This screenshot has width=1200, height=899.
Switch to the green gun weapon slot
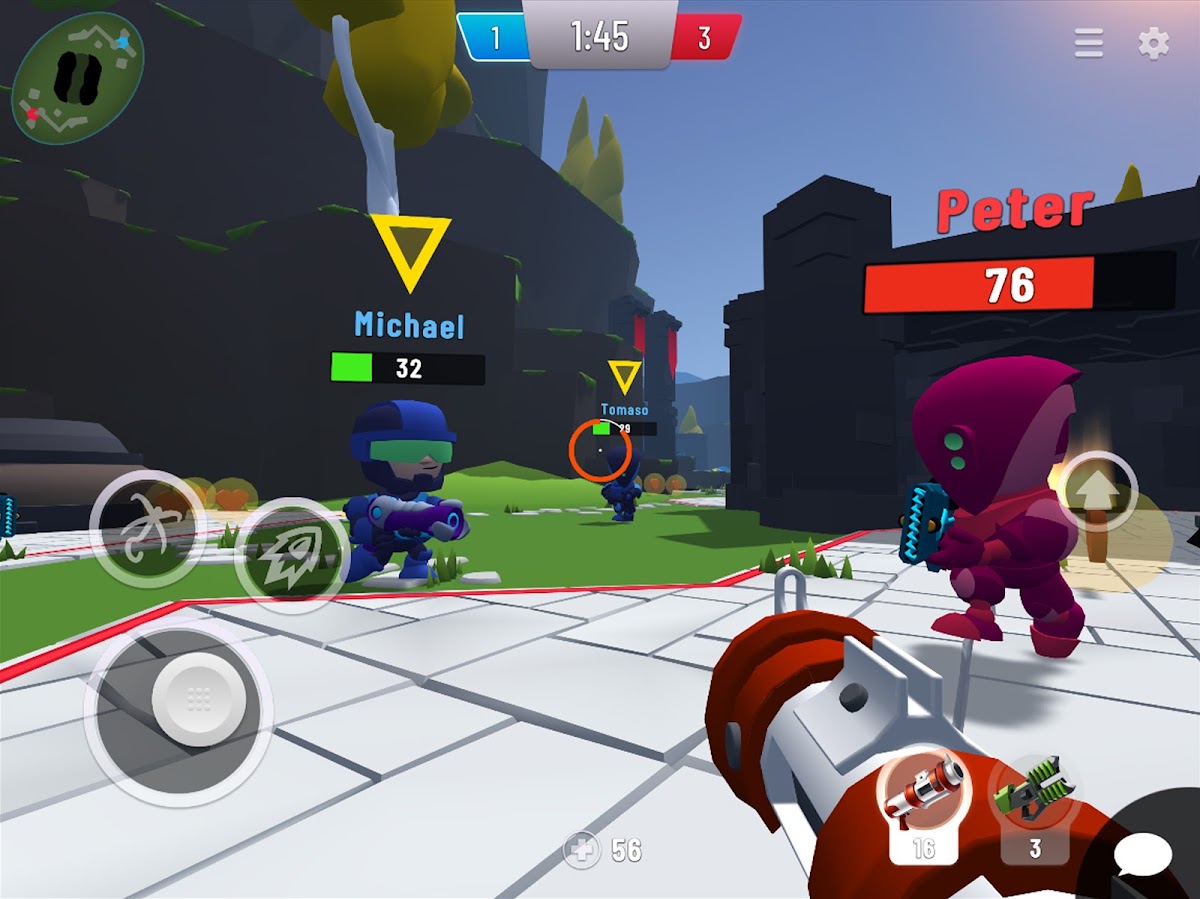click(x=1034, y=800)
